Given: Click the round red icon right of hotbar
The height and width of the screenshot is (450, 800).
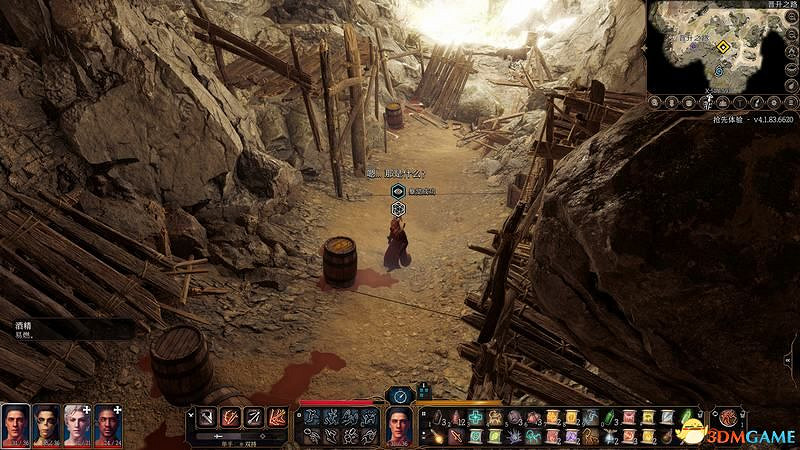Looking at the screenshot, I should [x=731, y=417].
